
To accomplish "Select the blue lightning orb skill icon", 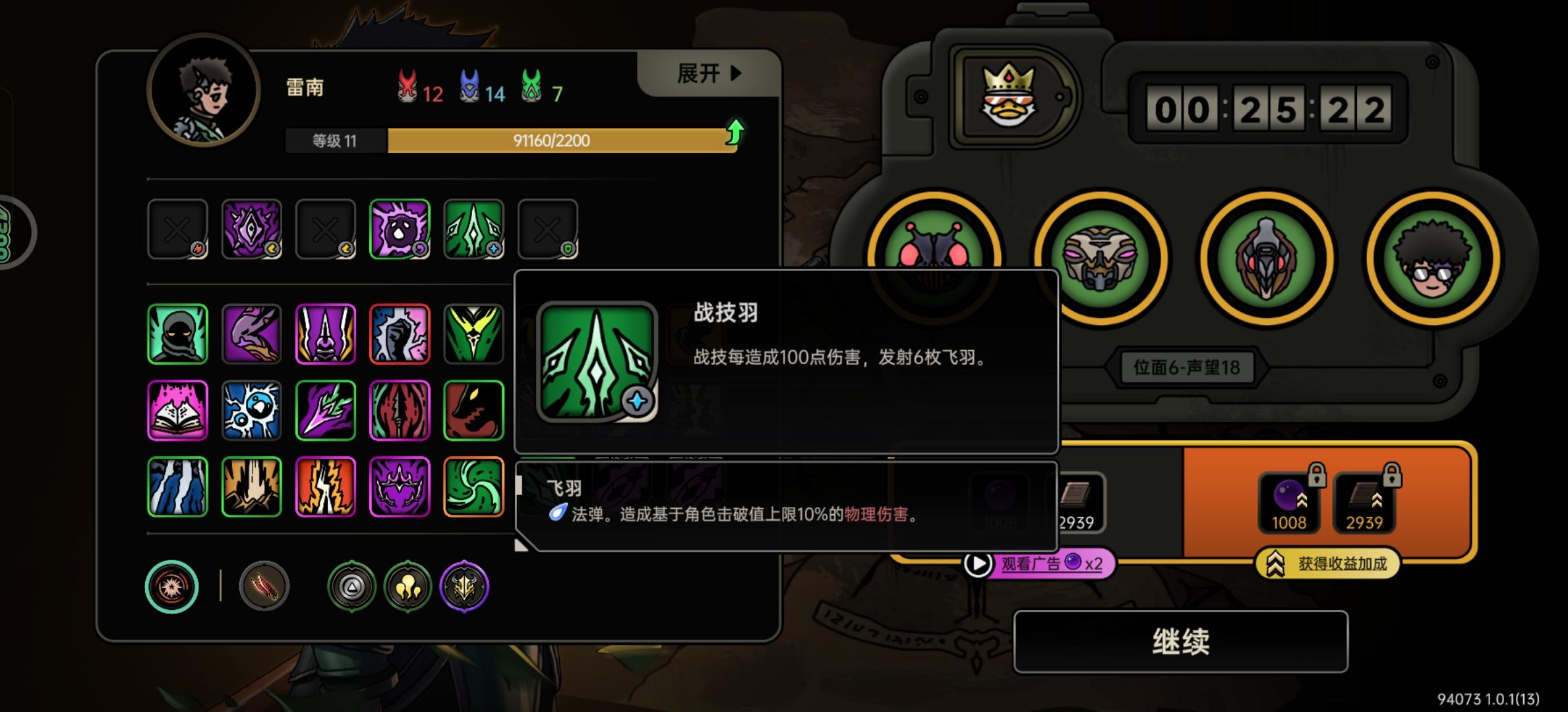I will click(x=251, y=410).
